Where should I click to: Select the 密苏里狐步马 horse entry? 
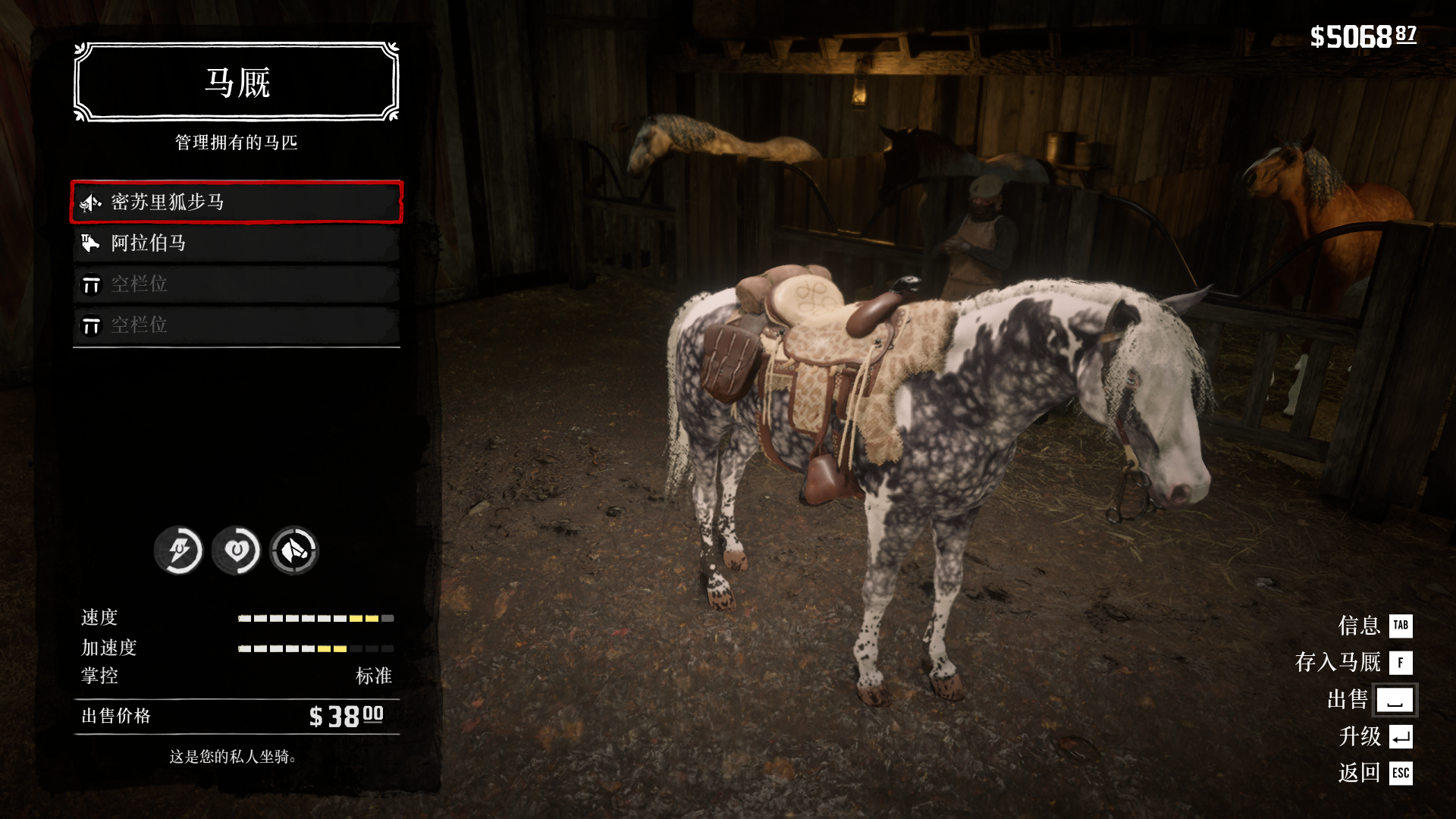tap(236, 202)
